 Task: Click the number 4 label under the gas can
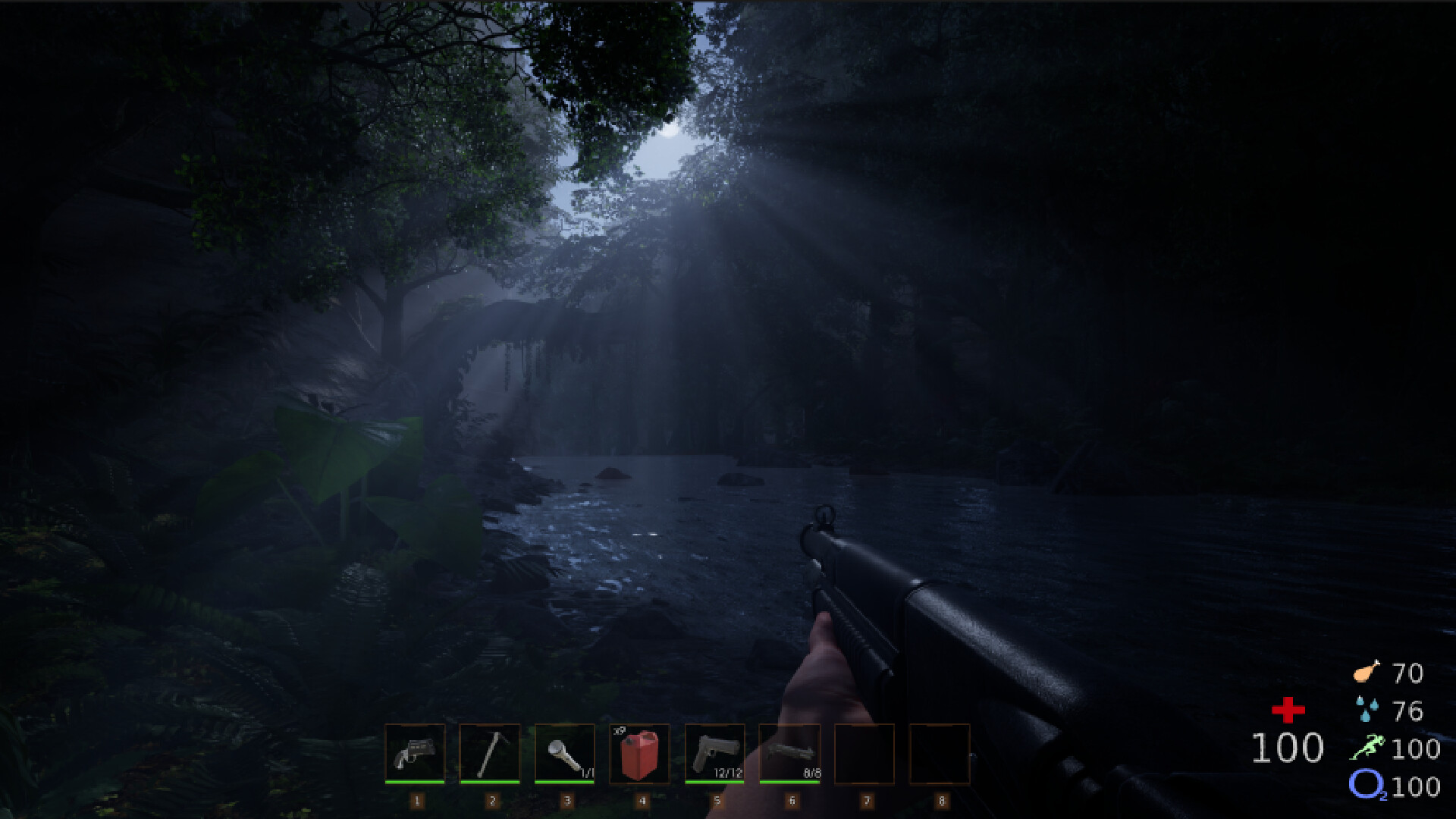(643, 799)
